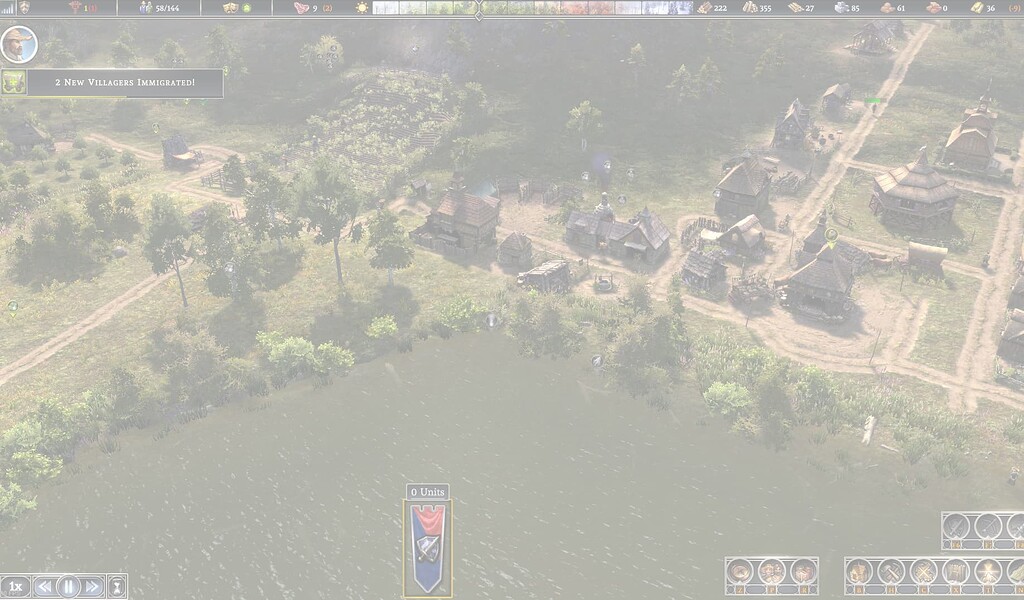
Task: Open the crossed hammers build menu
Action: click(890, 572)
